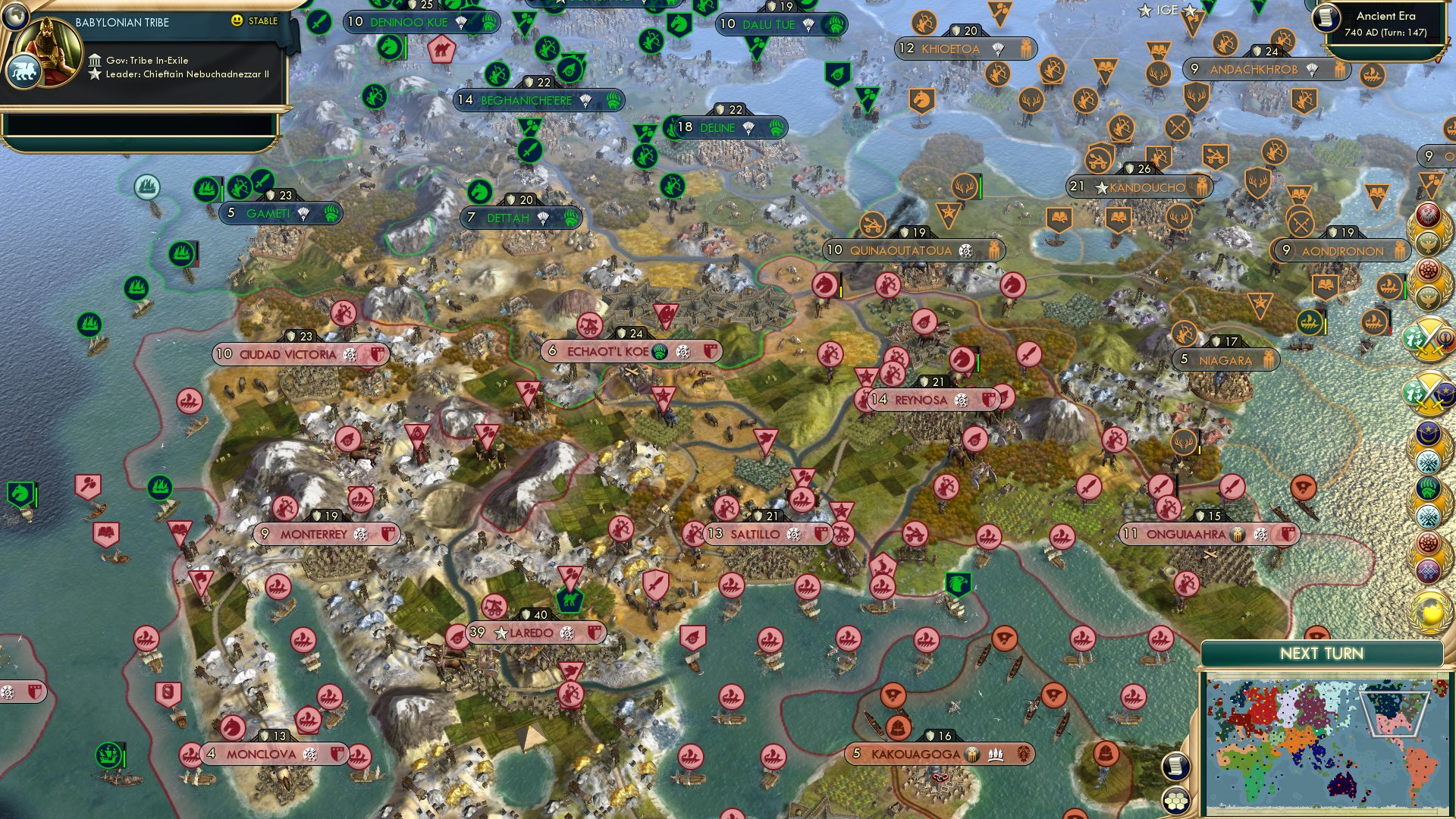Image resolution: width=1456 pixels, height=819 pixels.
Task: Click the crossed-swords war notification on the right edge
Action: [x=1429, y=338]
